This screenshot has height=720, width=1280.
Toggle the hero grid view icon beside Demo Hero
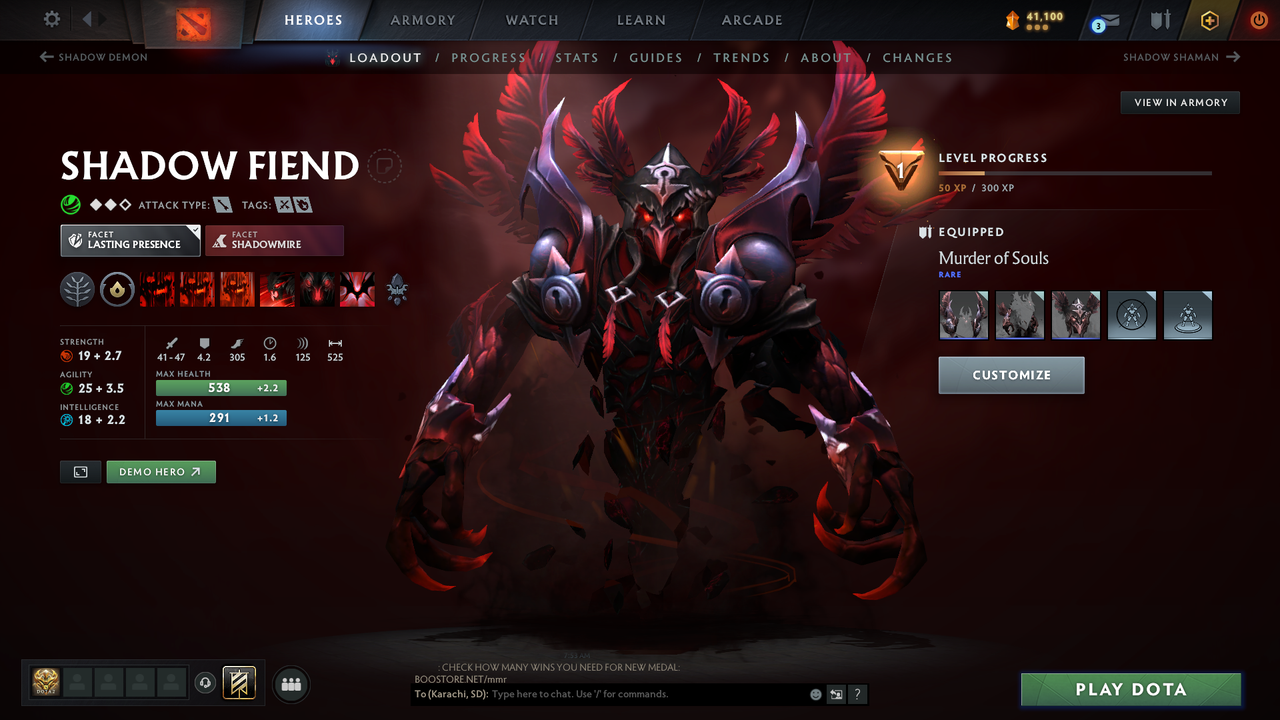tap(80, 471)
